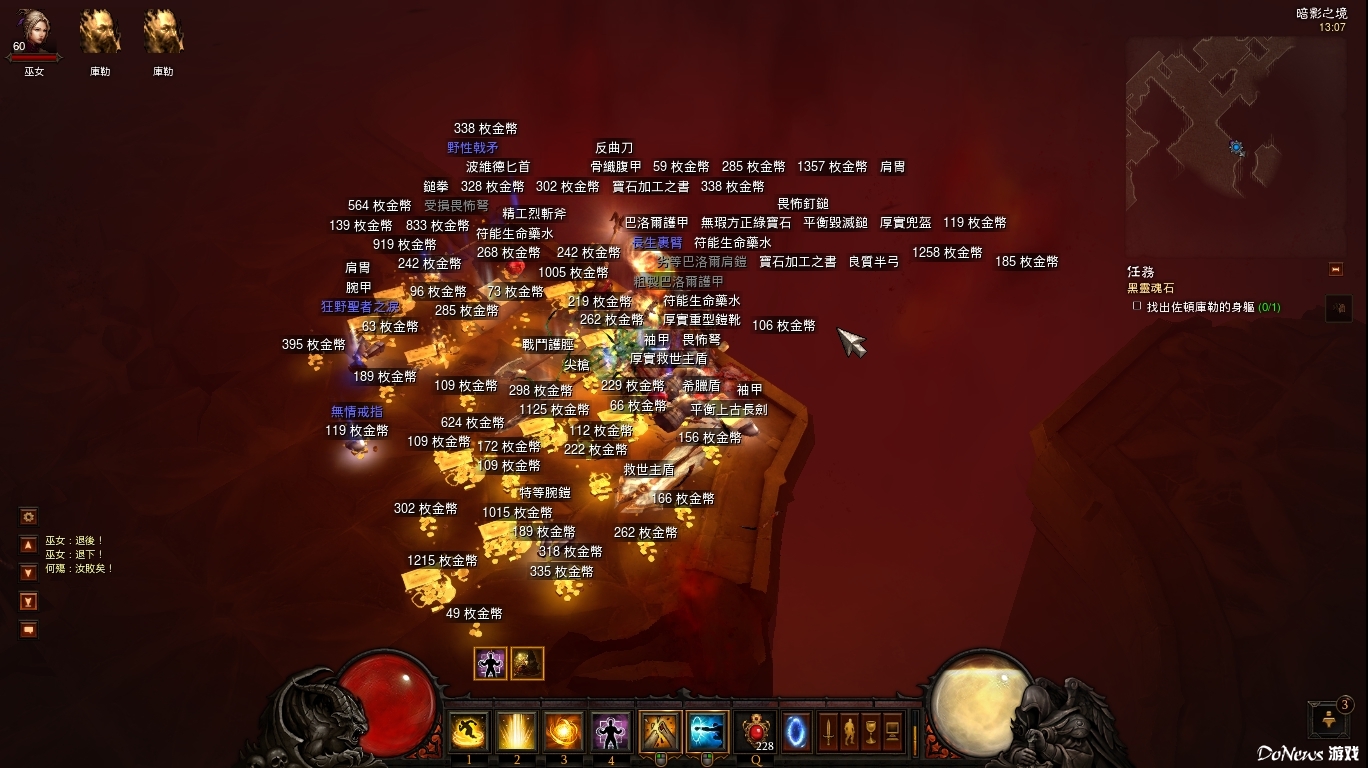Jump to the bottom of chat log
1368x768 pixels.
[x=28, y=602]
